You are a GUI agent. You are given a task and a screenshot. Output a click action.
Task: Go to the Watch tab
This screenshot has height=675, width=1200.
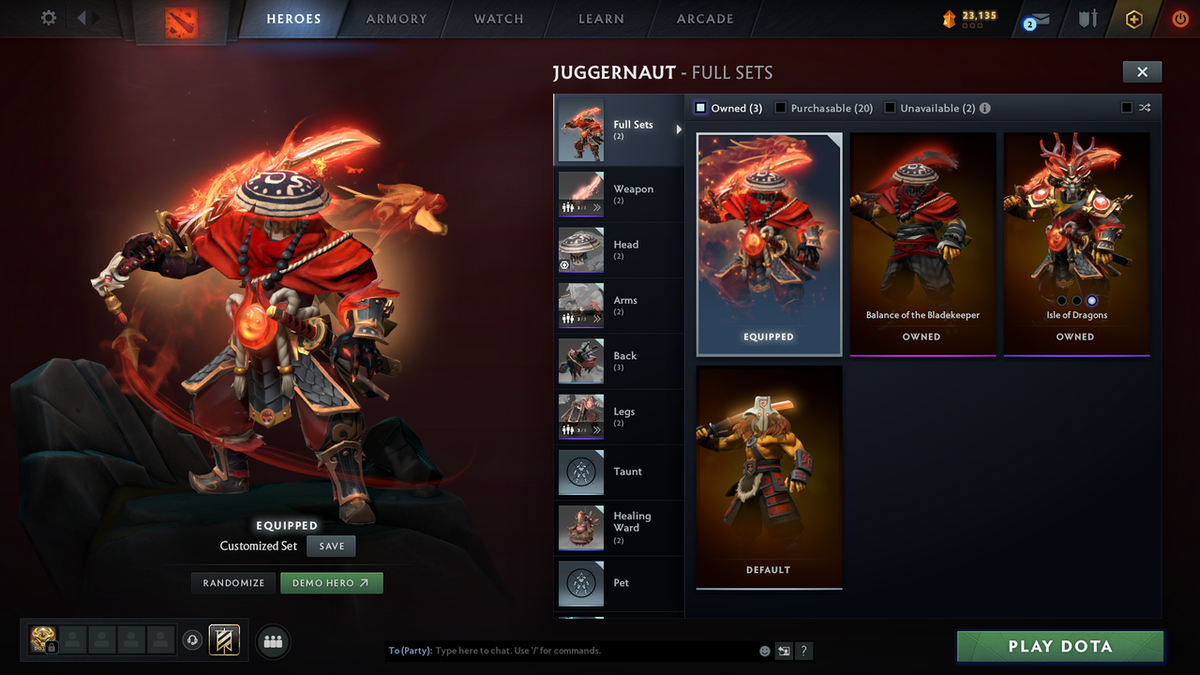tap(498, 19)
